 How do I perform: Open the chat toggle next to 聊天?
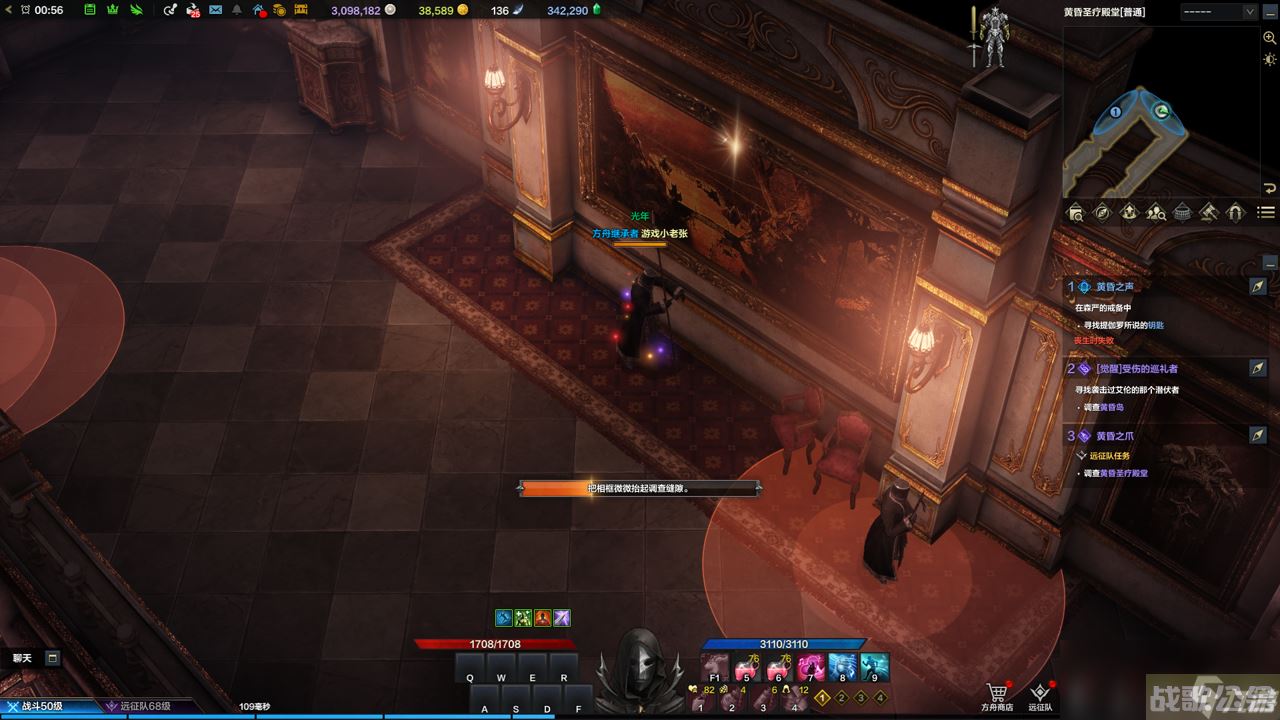[x=52, y=658]
